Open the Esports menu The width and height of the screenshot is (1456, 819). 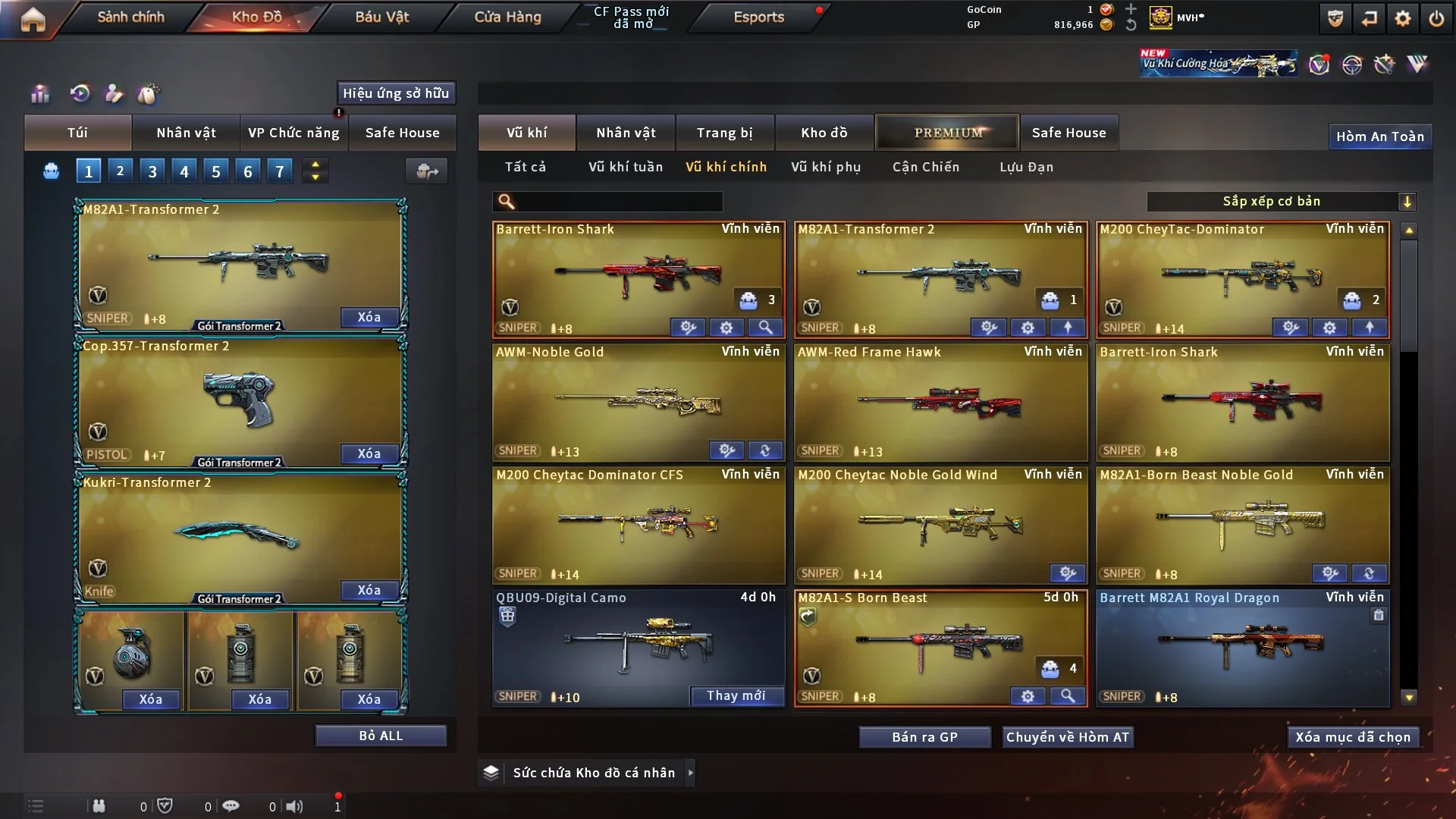758,17
